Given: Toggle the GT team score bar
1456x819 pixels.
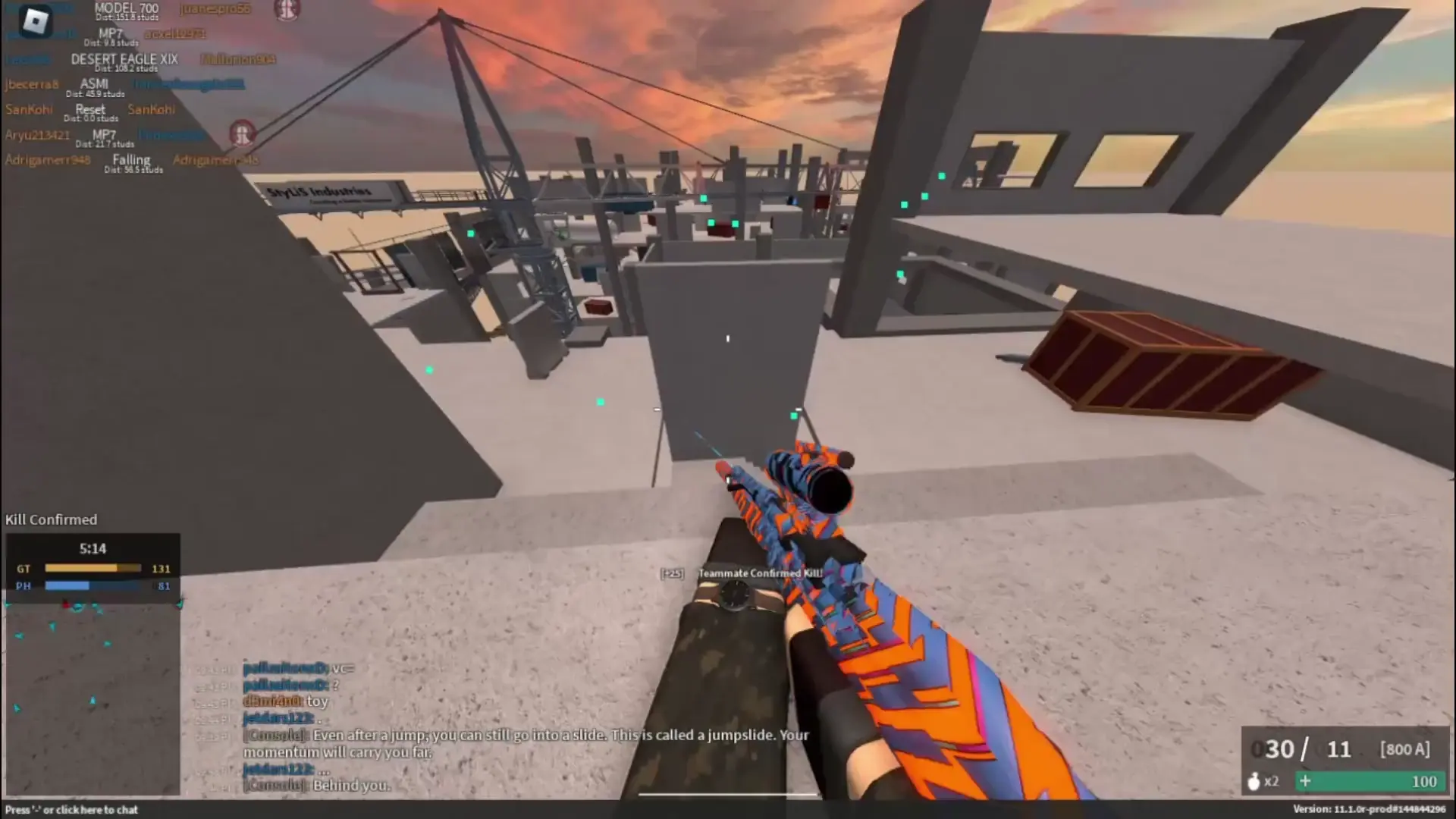Looking at the screenshot, I should pos(93,567).
